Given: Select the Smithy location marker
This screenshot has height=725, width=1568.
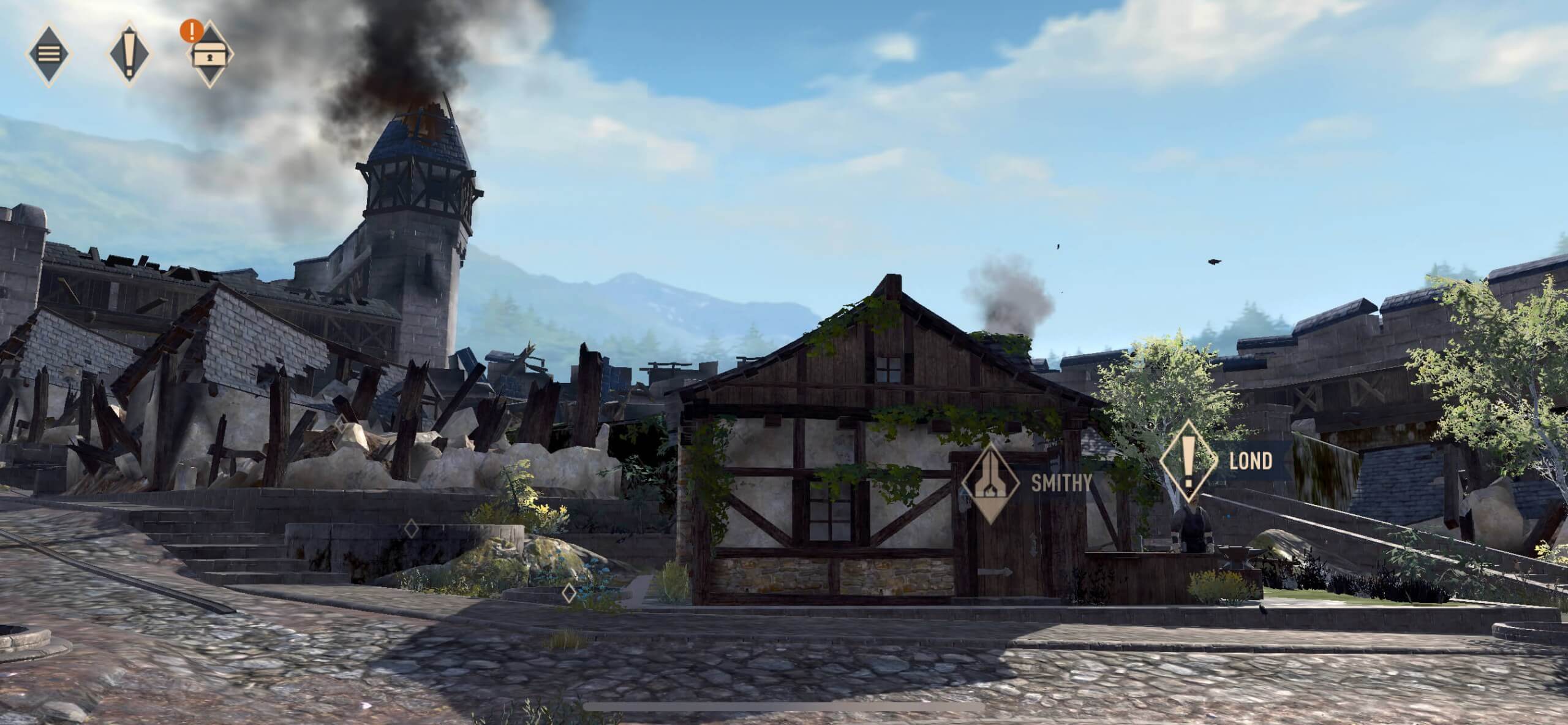Looking at the screenshot, I should [x=990, y=482].
